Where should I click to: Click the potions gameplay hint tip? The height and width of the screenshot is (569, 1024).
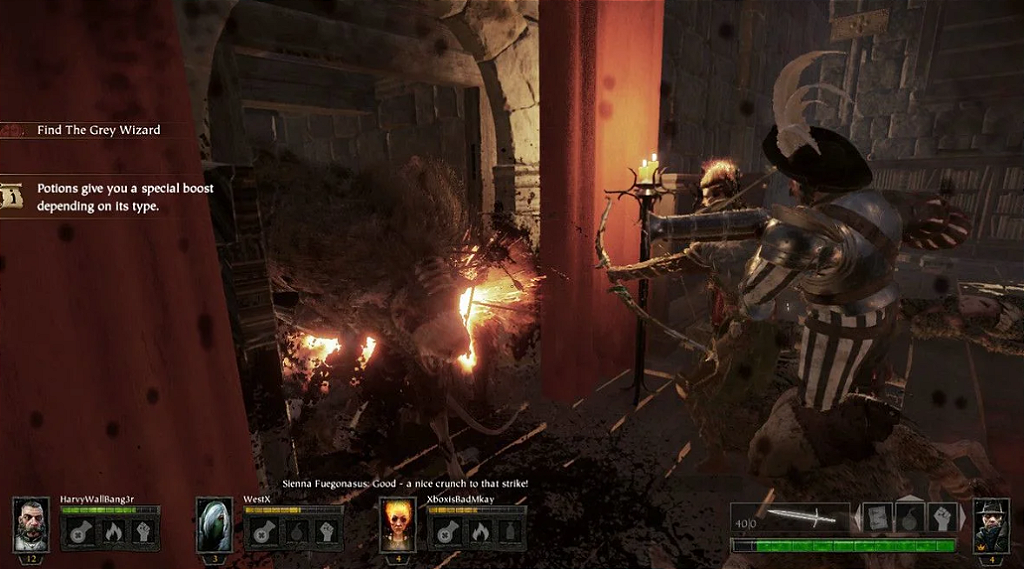click(125, 197)
